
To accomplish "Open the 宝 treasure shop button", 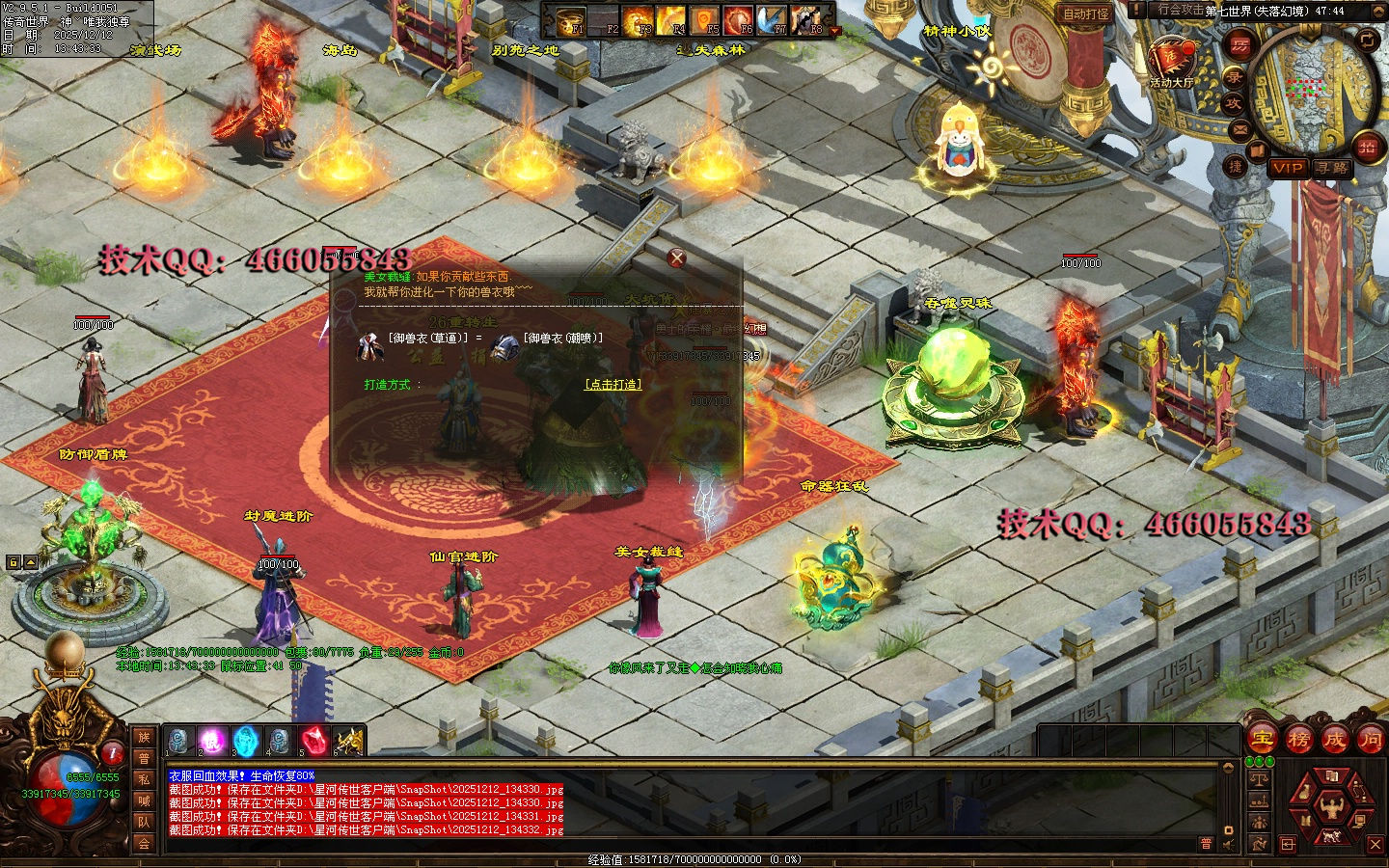I will (x=1262, y=740).
